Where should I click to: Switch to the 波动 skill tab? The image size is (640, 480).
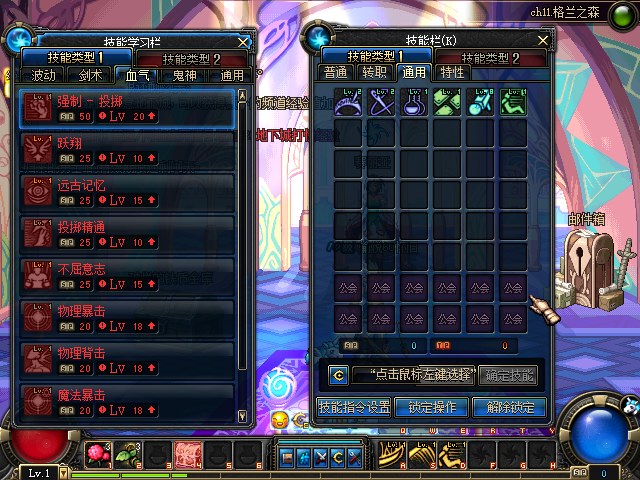coord(44,75)
